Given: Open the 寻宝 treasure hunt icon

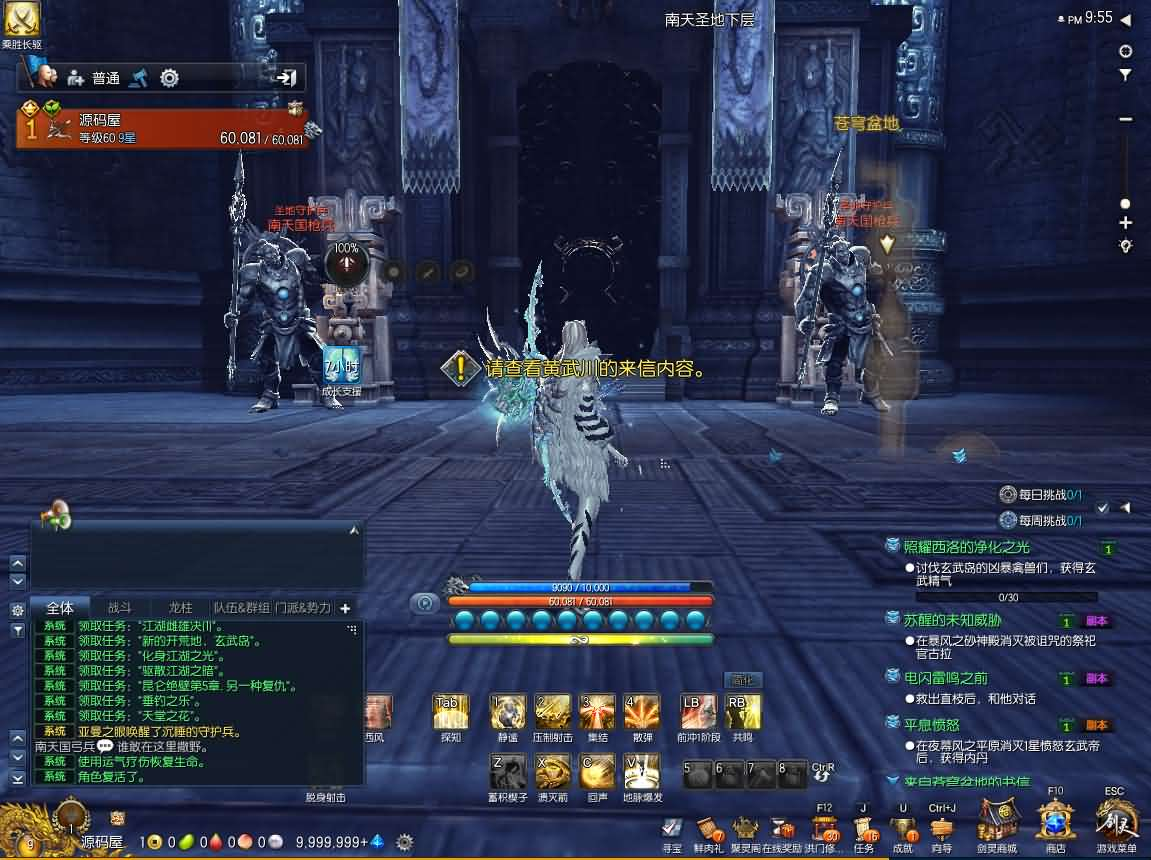Looking at the screenshot, I should point(672,828).
